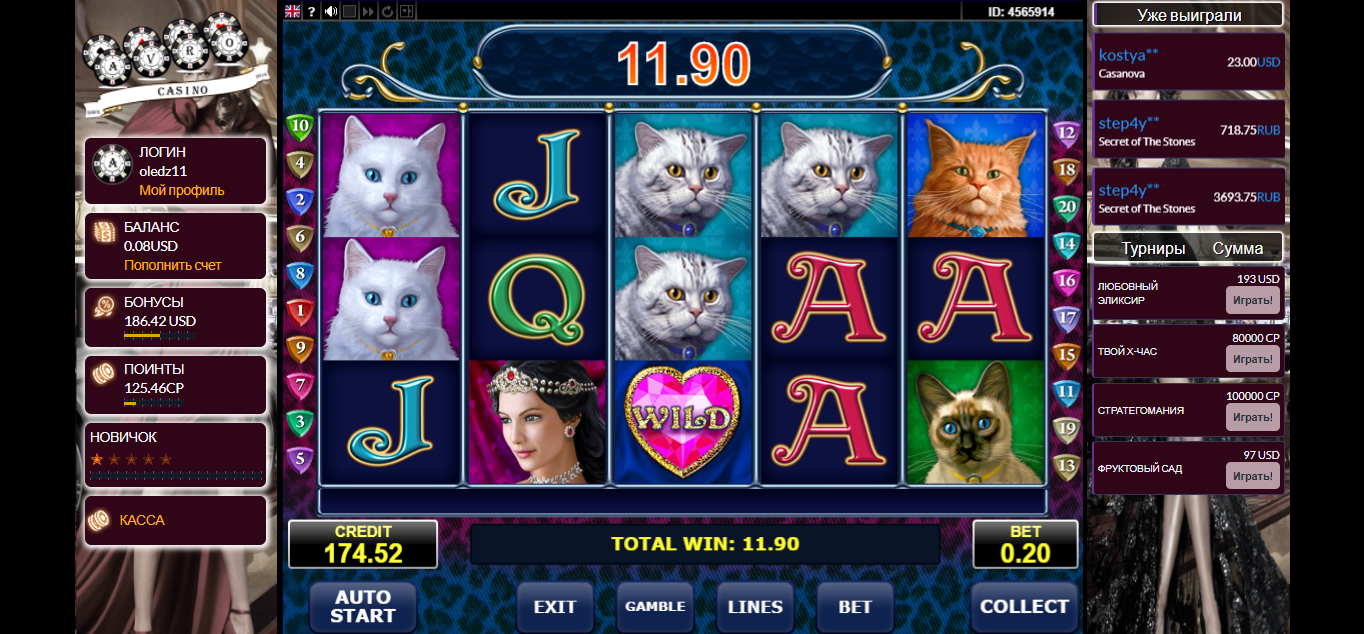Play the Стратегомания tournament
The height and width of the screenshot is (634, 1364).
coord(1252,417)
